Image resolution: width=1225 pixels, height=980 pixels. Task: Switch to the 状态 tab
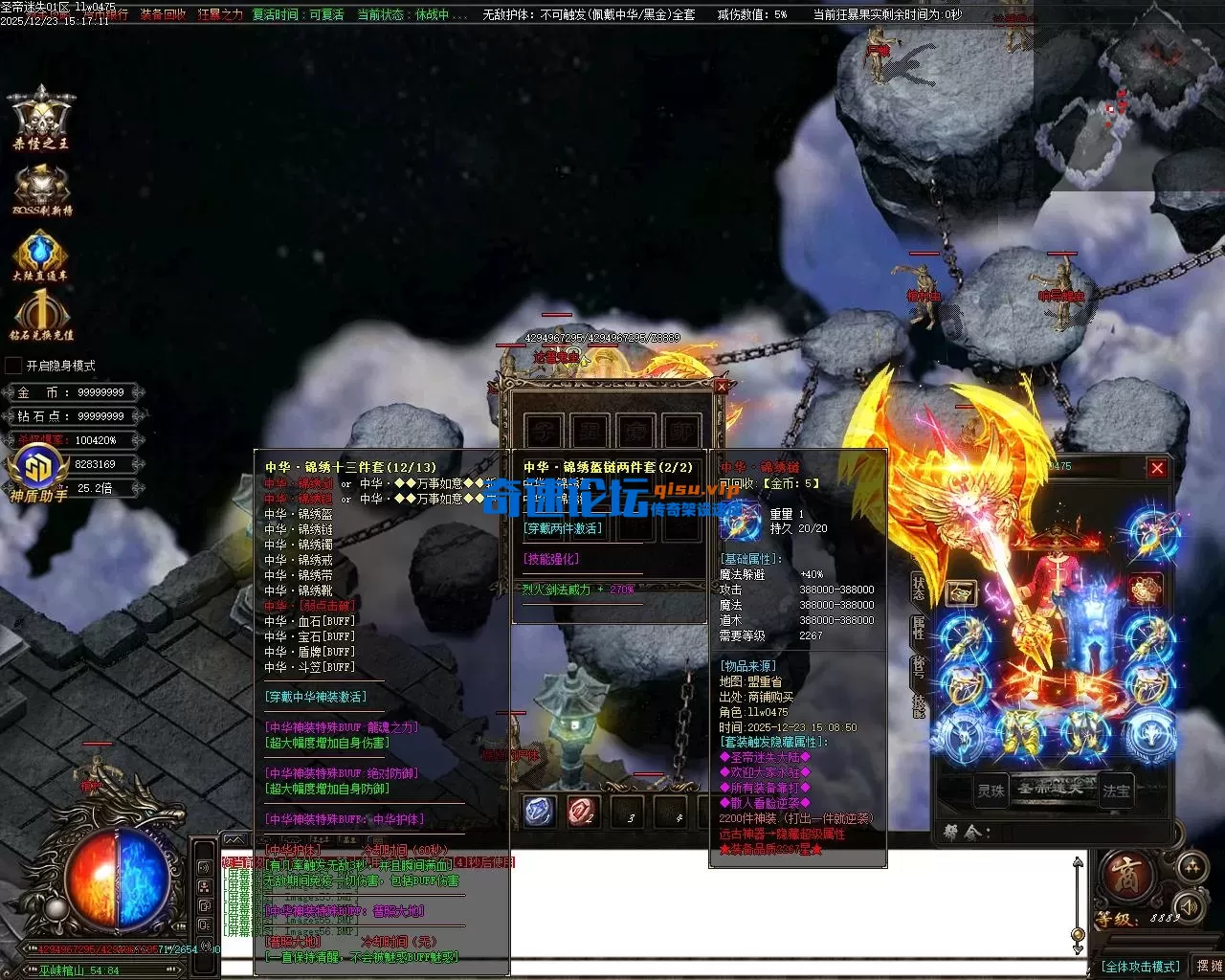click(x=919, y=587)
